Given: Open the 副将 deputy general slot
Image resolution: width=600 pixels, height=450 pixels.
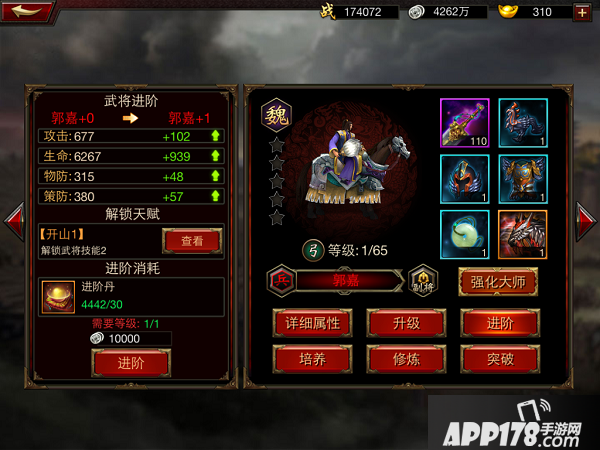Looking at the screenshot, I should click(x=423, y=281).
